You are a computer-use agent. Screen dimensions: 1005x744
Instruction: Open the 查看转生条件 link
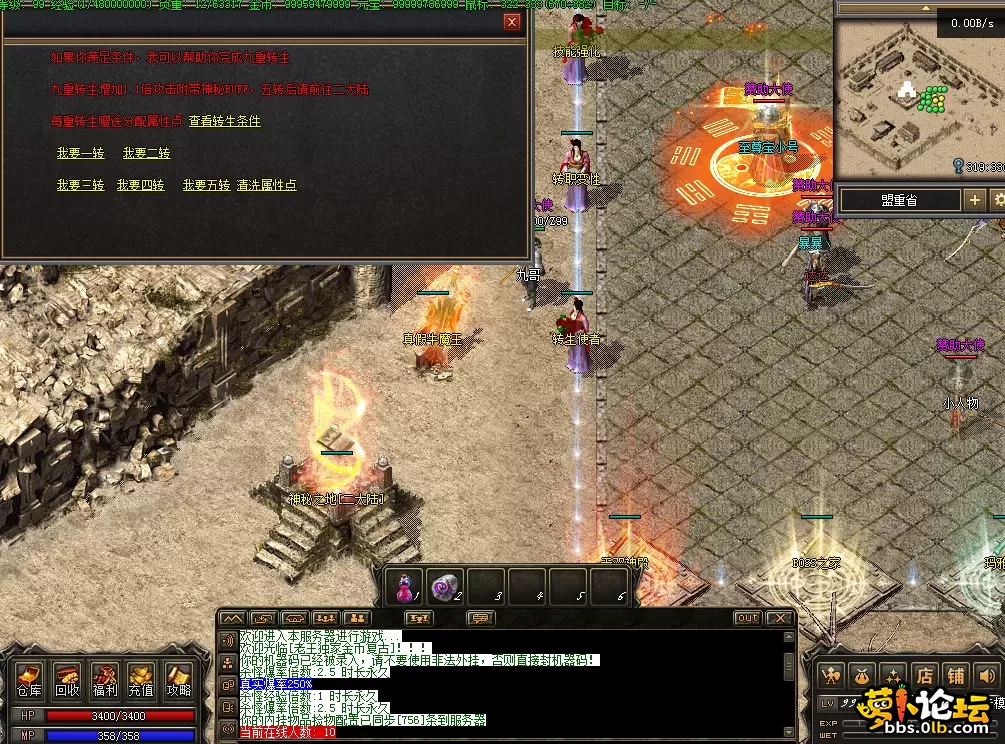tap(224, 121)
